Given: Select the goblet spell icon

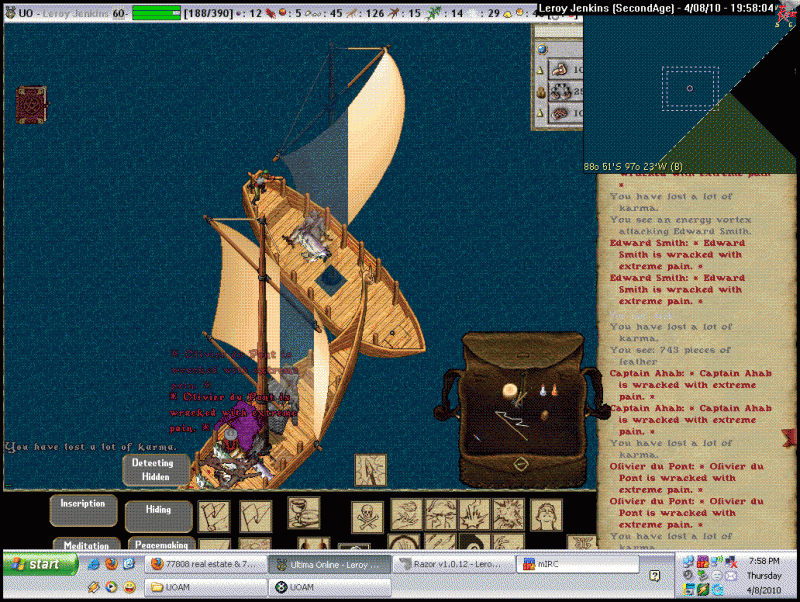Looking at the screenshot, I should pos(304,513).
